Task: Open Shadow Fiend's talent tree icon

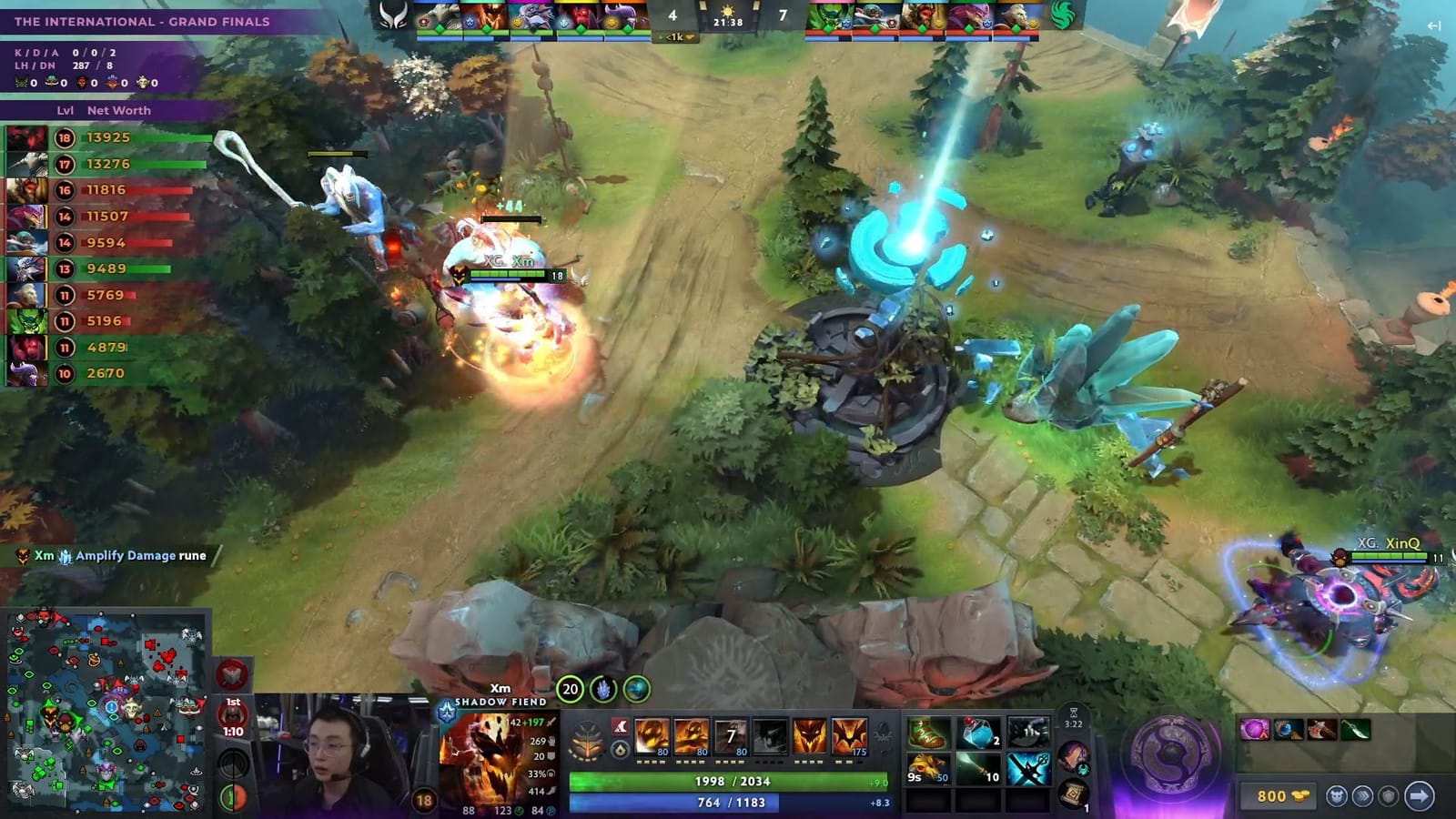Action: 586,737
